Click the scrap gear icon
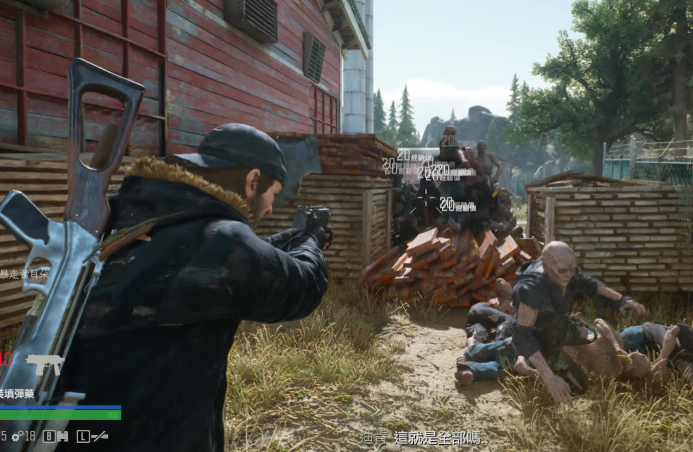Screen dimensions: 693x452 click(16, 436)
